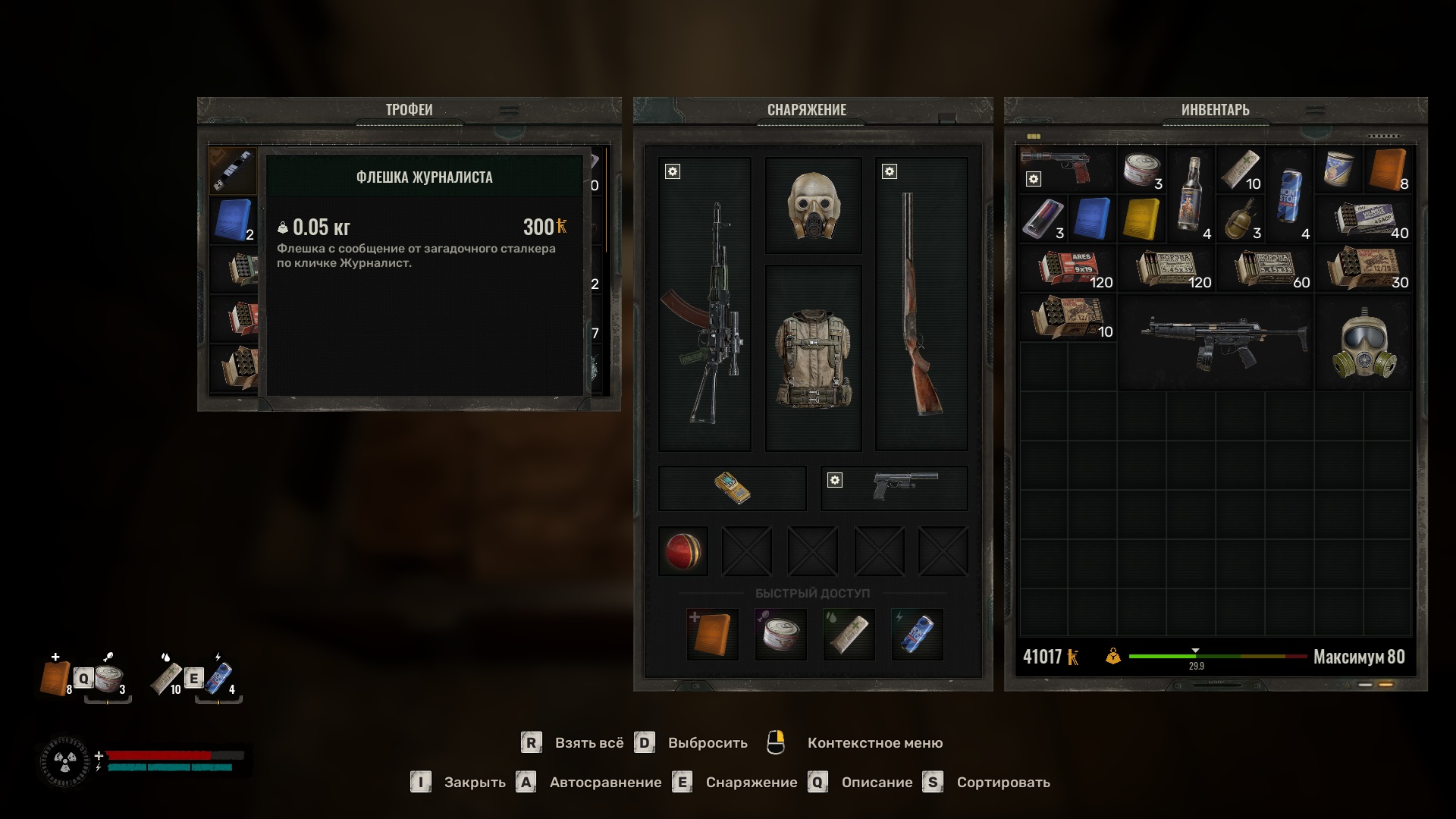Click the equipped pistol sidearm slot
The height and width of the screenshot is (819, 1456).
895,488
